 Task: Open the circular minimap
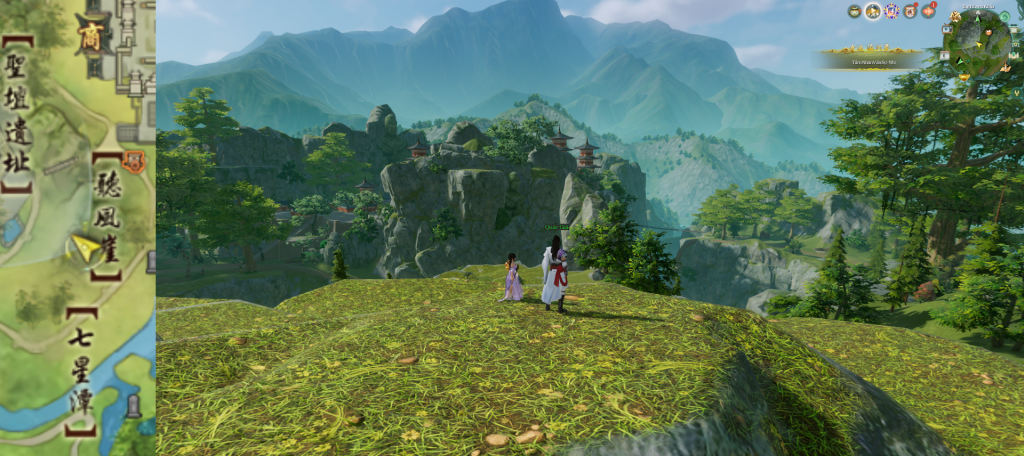click(978, 43)
